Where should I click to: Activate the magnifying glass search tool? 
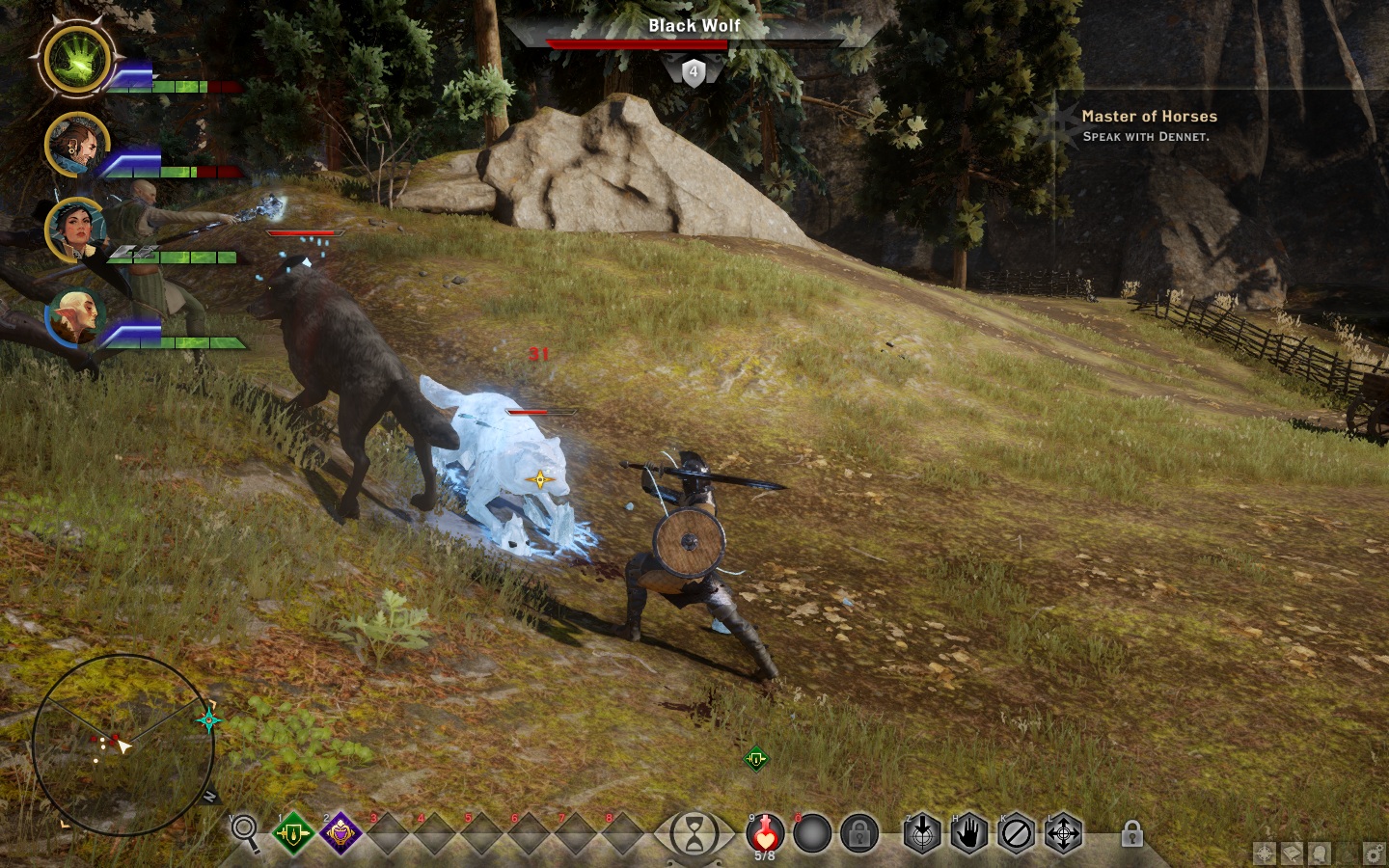click(245, 832)
